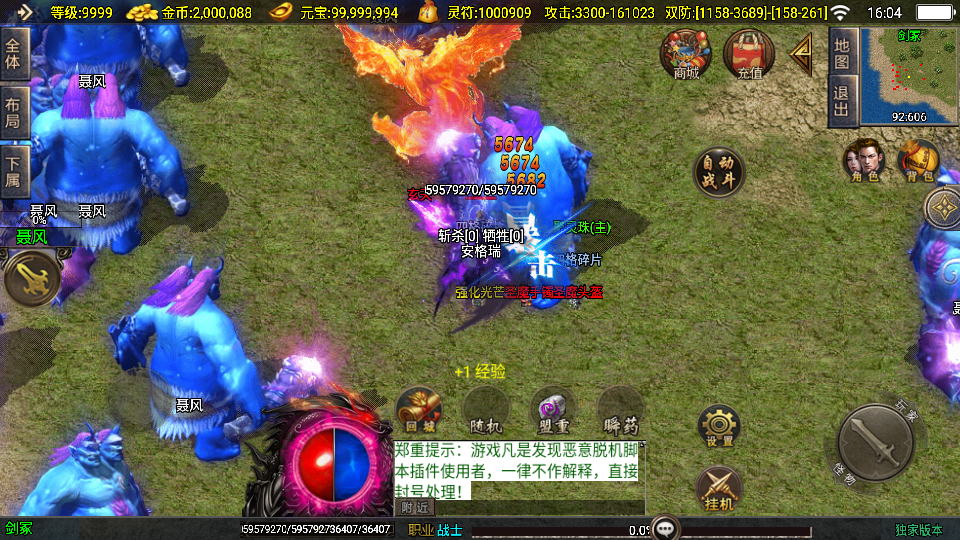Open the chat speech bubble button
Image resolution: width=960 pixels, height=540 pixels.
(x=665, y=528)
